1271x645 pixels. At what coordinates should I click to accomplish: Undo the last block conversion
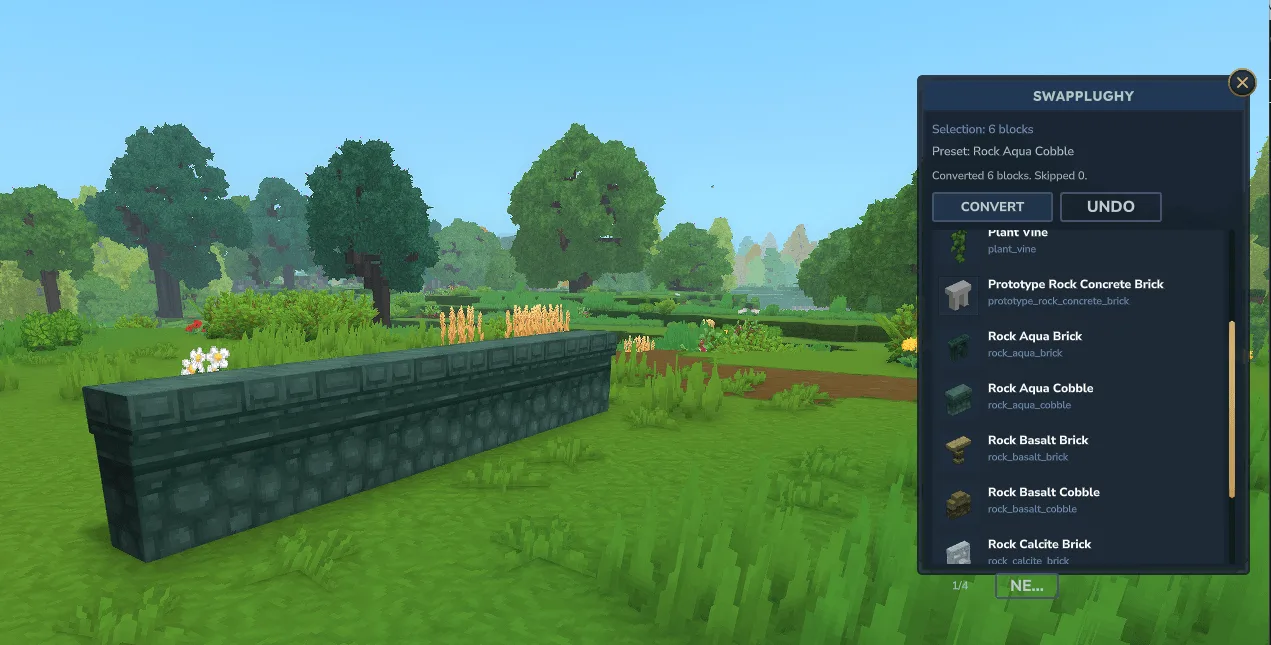tap(1110, 207)
